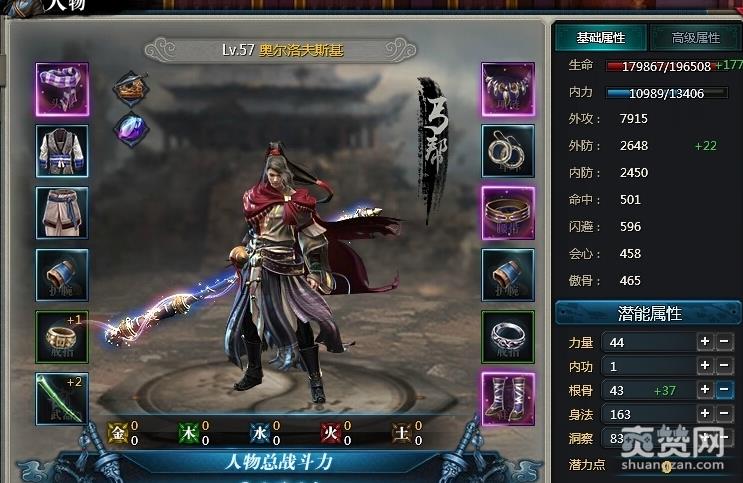
Task: Select the gold belt slot
Action: 508,213
